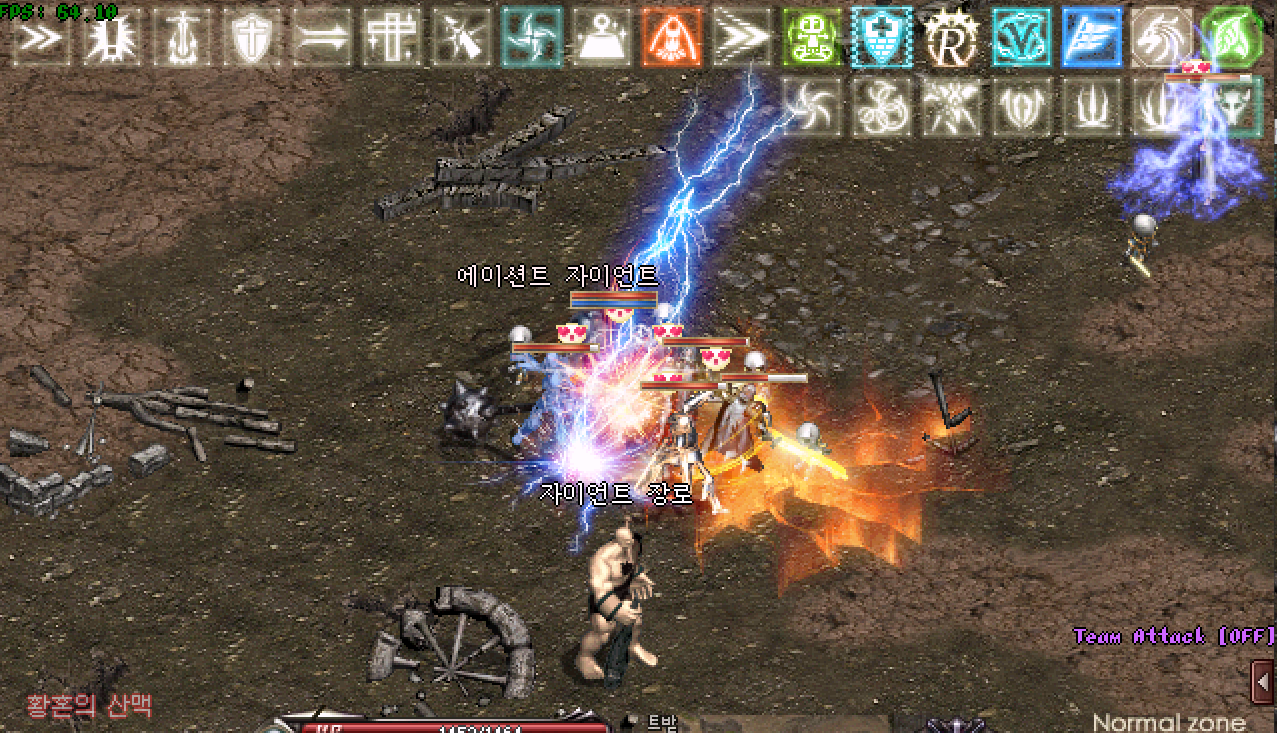Click the starred letter R icon
The image size is (1277, 733).
952,37
